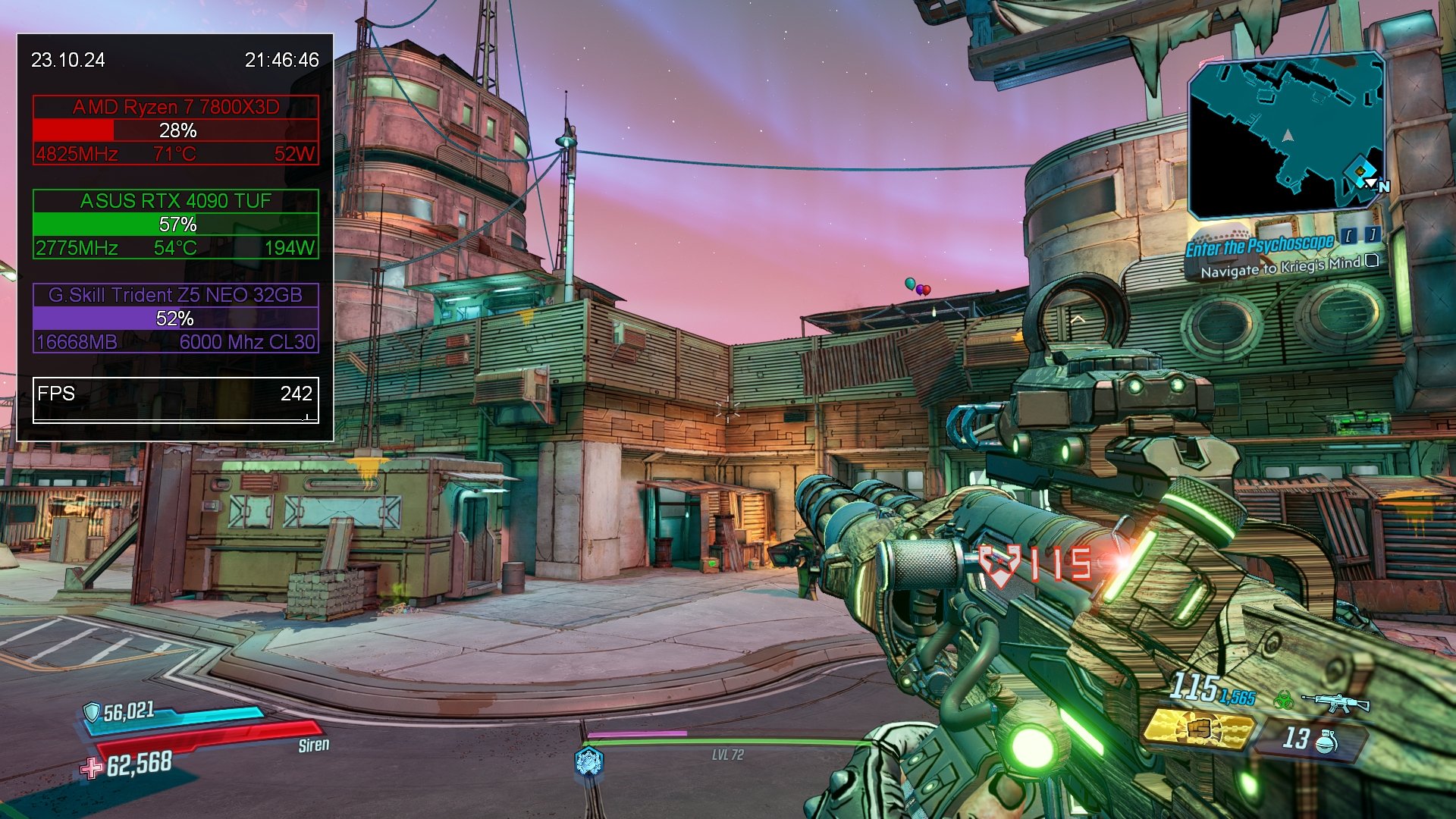Viewport: 1456px width, 819px height.
Task: Select the ASUS RTX 4090 TUF overlay panel
Action: coord(175,224)
